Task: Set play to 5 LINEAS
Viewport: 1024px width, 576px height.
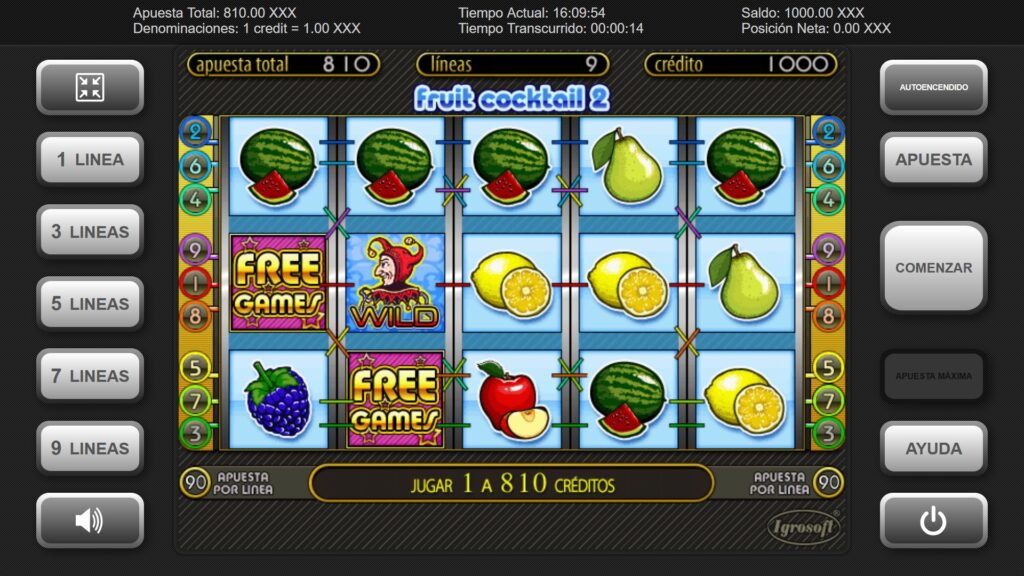Action: pos(90,304)
